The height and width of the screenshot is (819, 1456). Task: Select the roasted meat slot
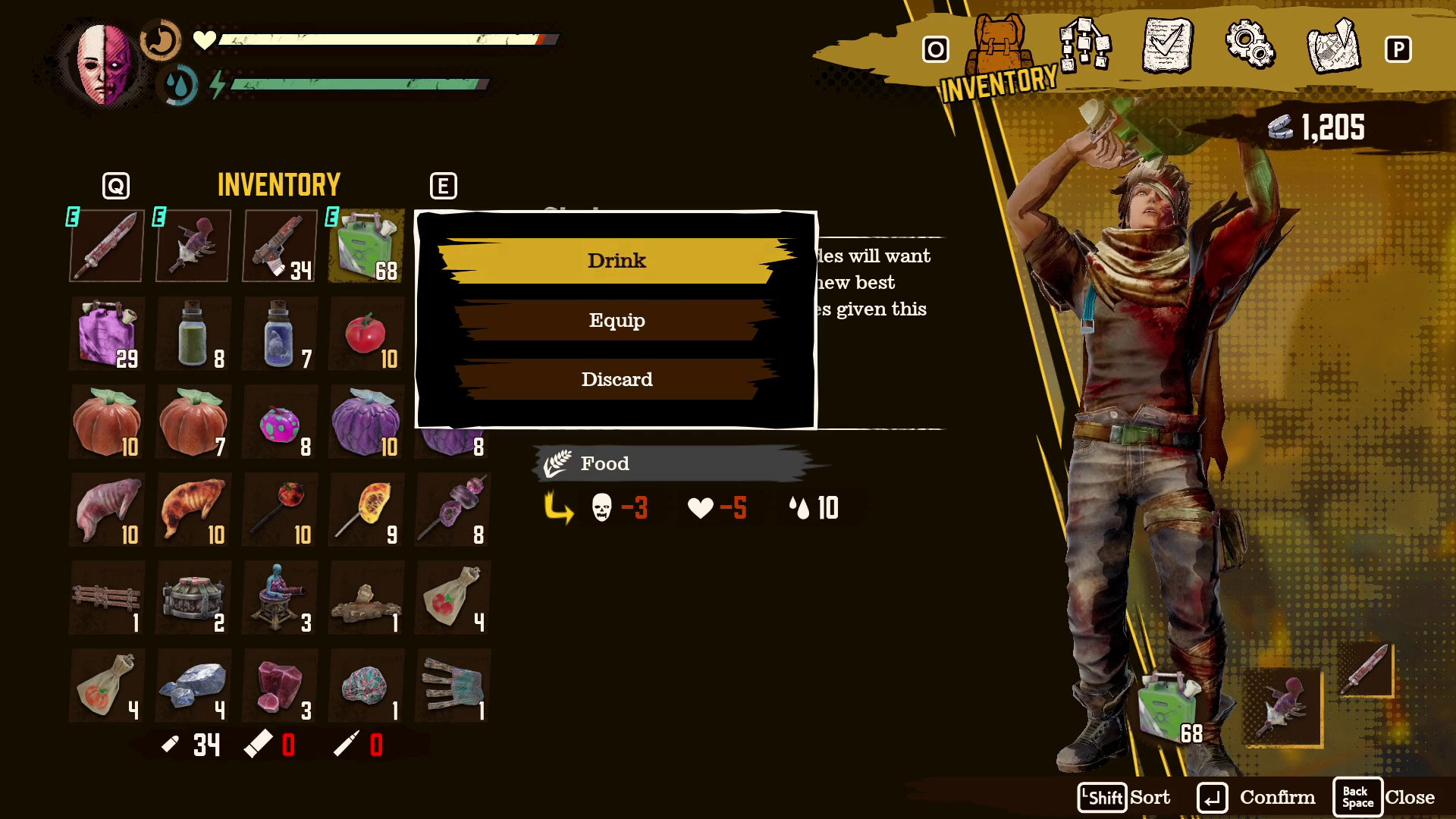193,510
